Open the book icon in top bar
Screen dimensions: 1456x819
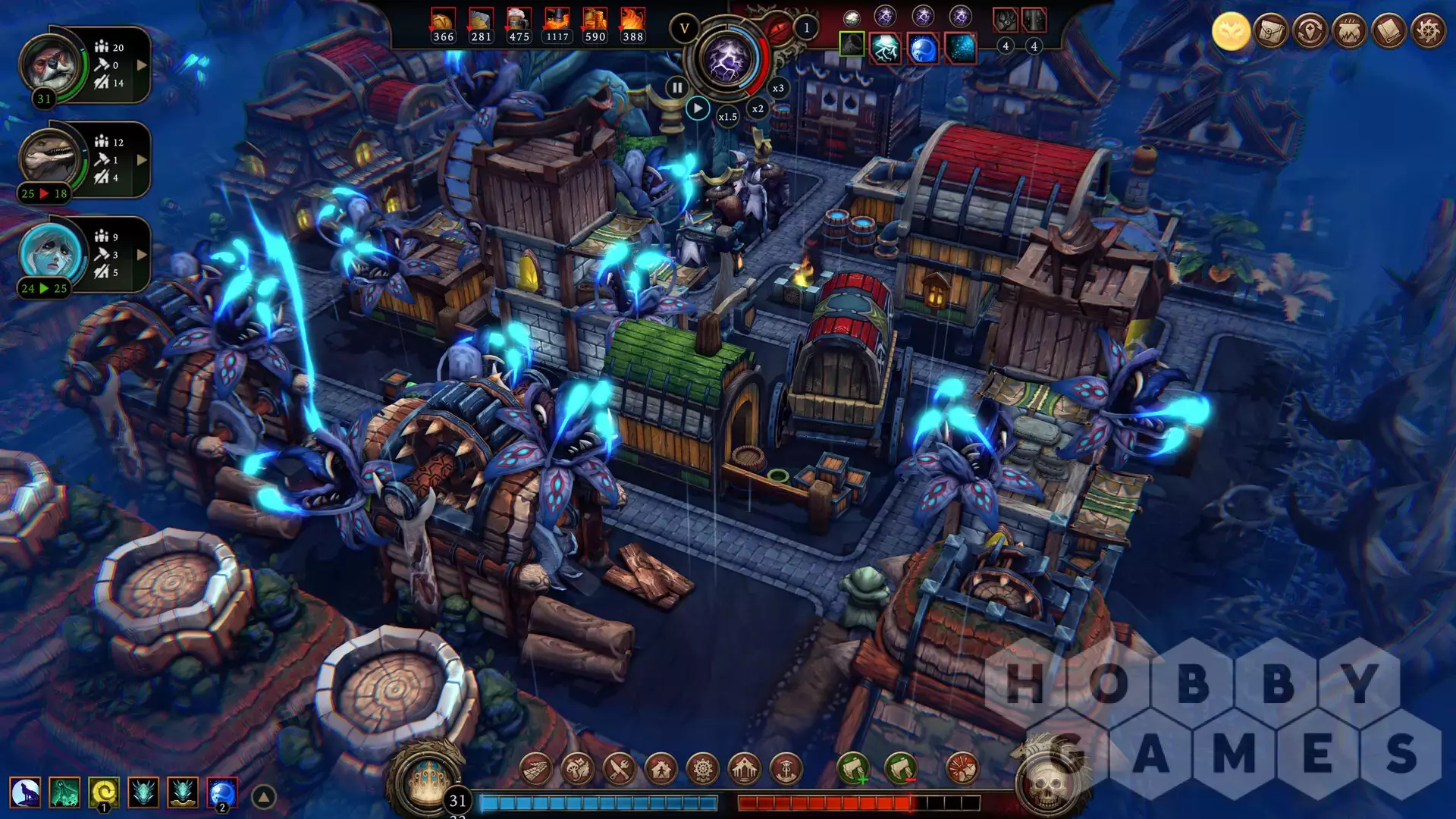1389,32
